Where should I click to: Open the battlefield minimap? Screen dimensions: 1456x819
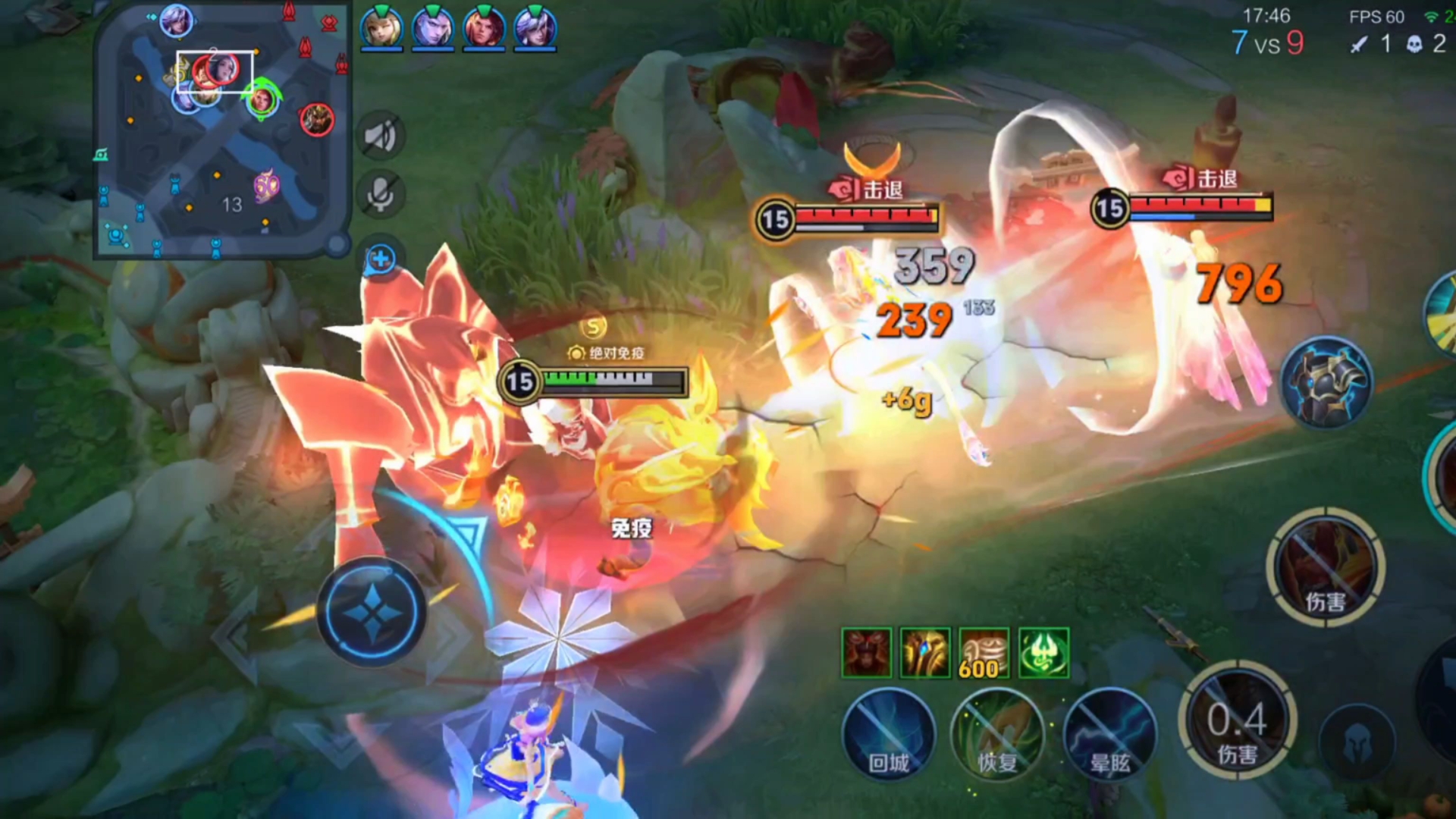point(221,130)
